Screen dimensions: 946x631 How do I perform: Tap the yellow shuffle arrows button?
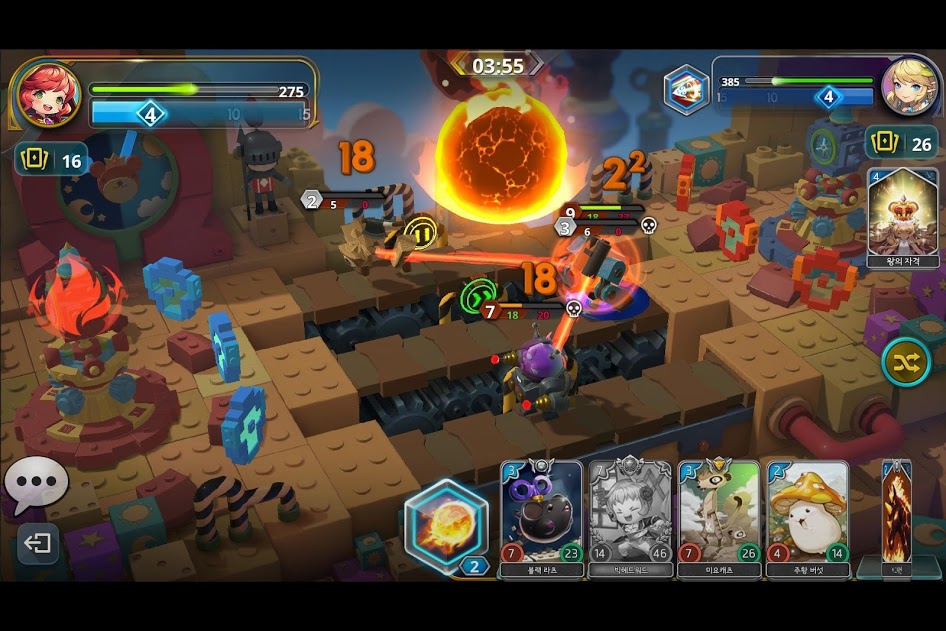tap(906, 362)
